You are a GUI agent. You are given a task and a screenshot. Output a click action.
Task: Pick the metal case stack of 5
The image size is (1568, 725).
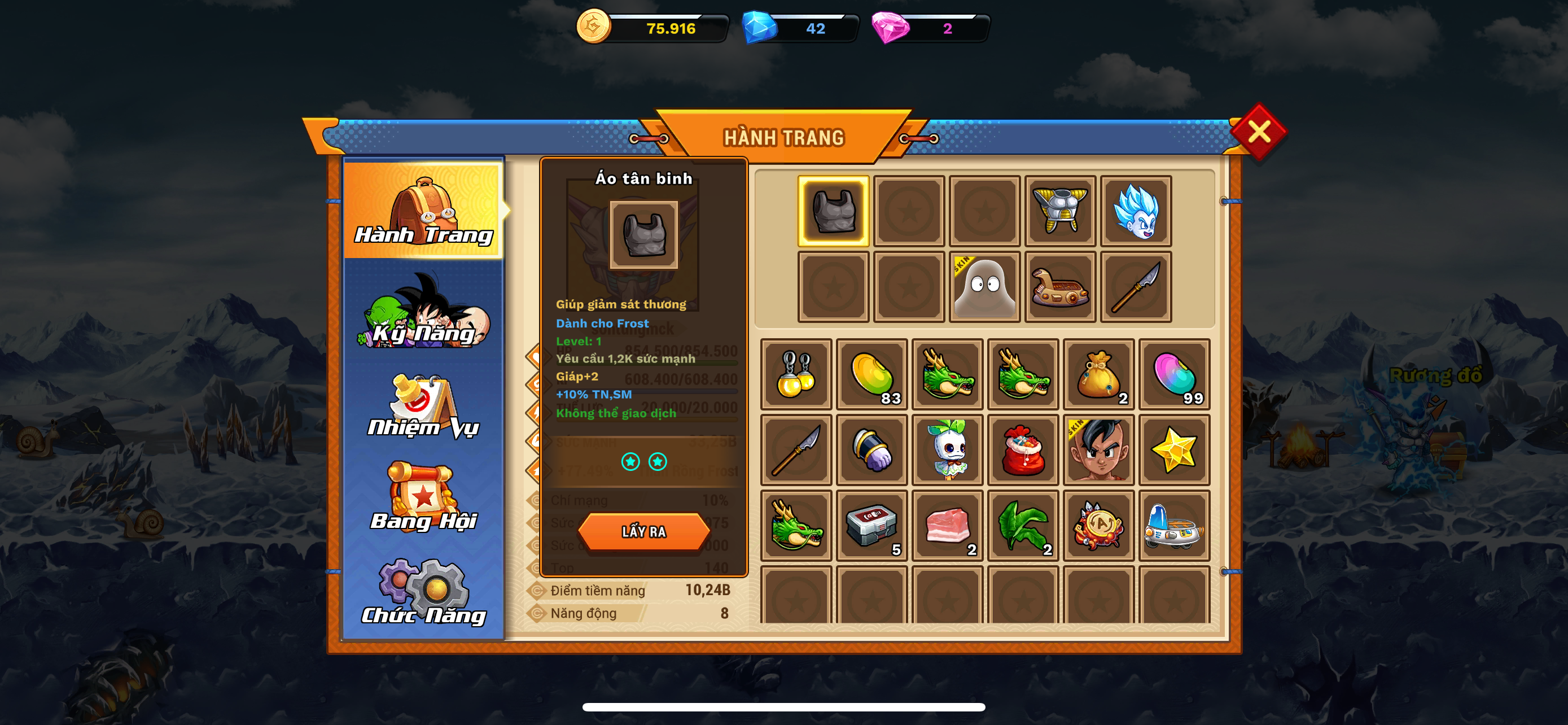click(871, 525)
